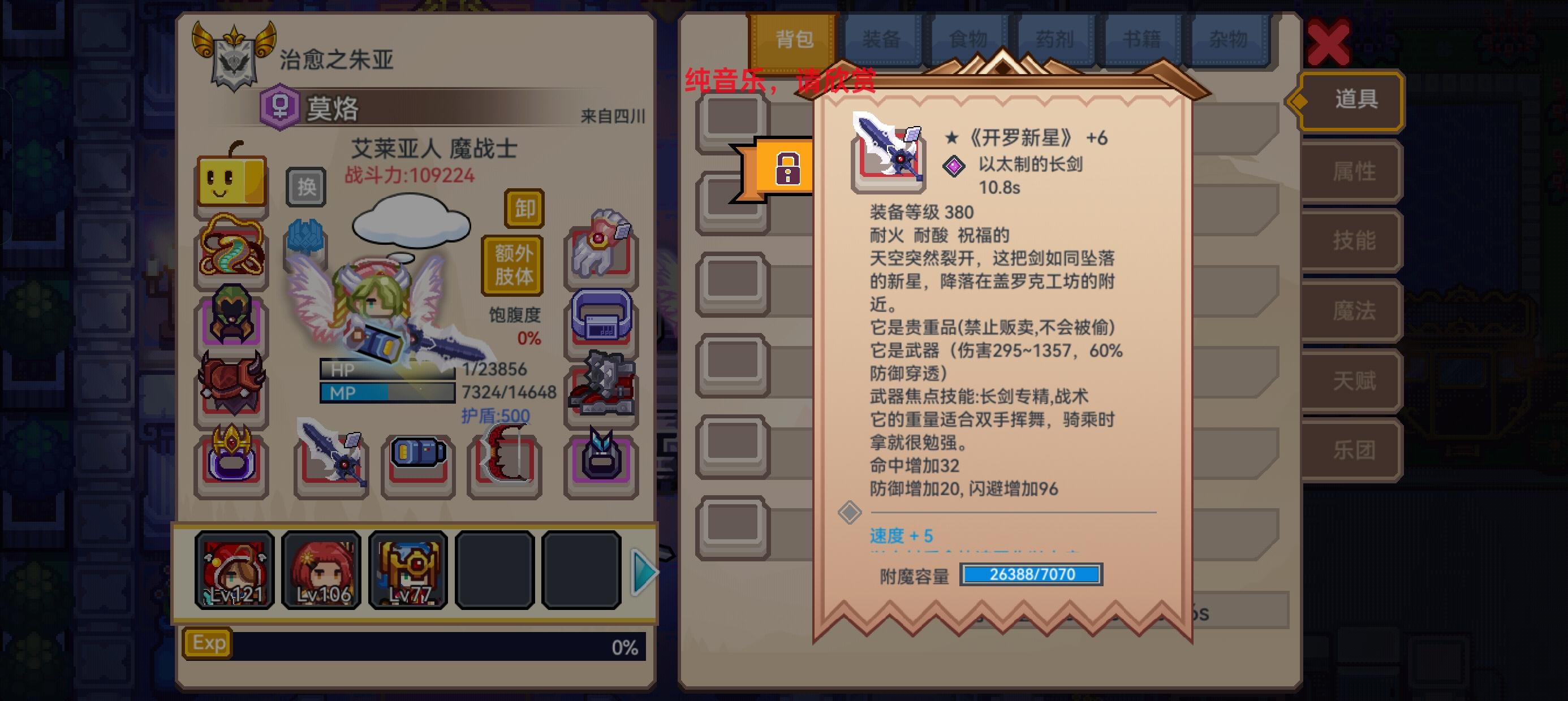Open the 药剂 tab
Viewport: 1568px width, 701px height.
pos(1056,38)
